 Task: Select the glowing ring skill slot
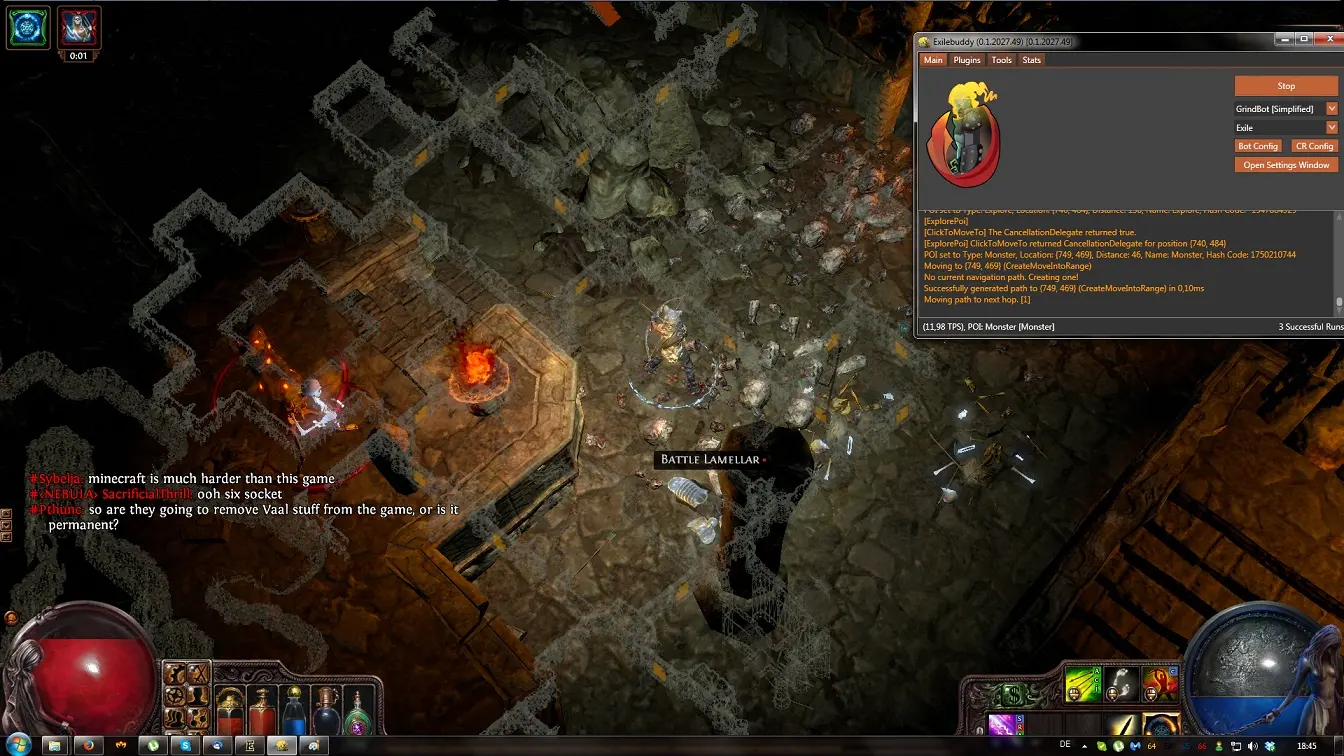tap(1160, 726)
